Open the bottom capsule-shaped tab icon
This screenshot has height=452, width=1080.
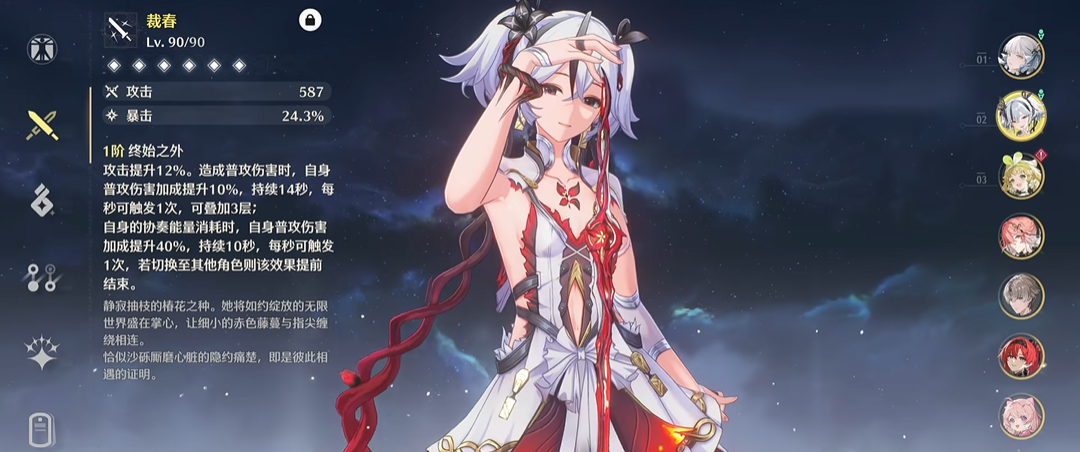pyautogui.click(x=43, y=431)
